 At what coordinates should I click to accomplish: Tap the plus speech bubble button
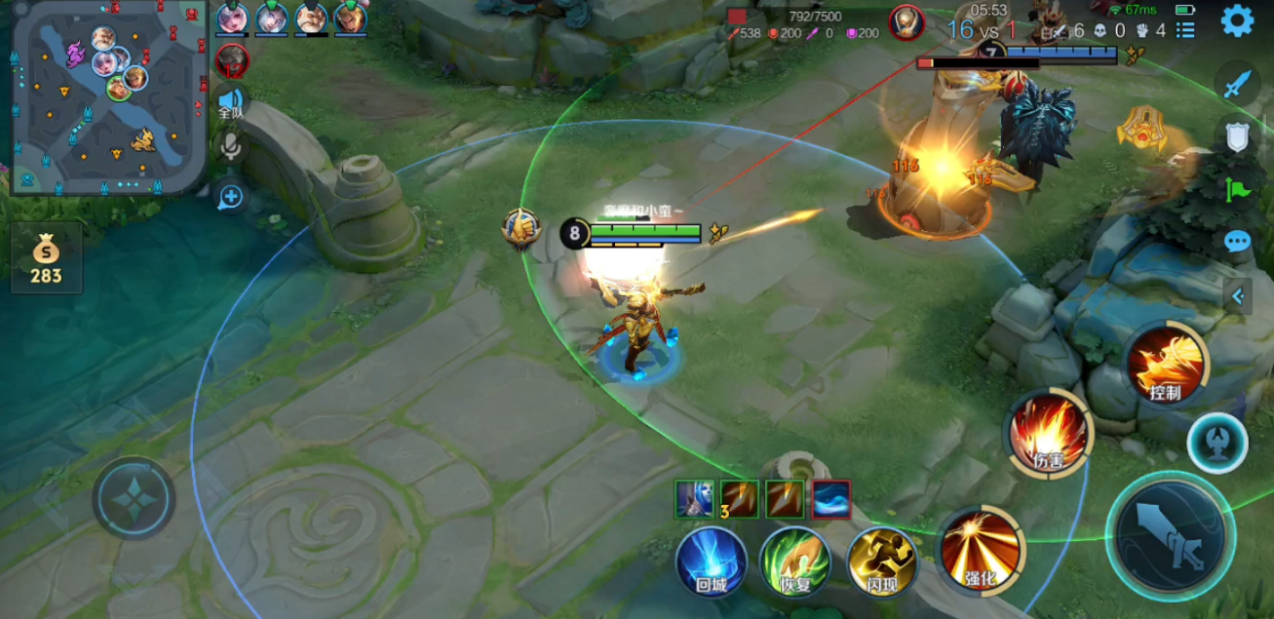pos(231,196)
